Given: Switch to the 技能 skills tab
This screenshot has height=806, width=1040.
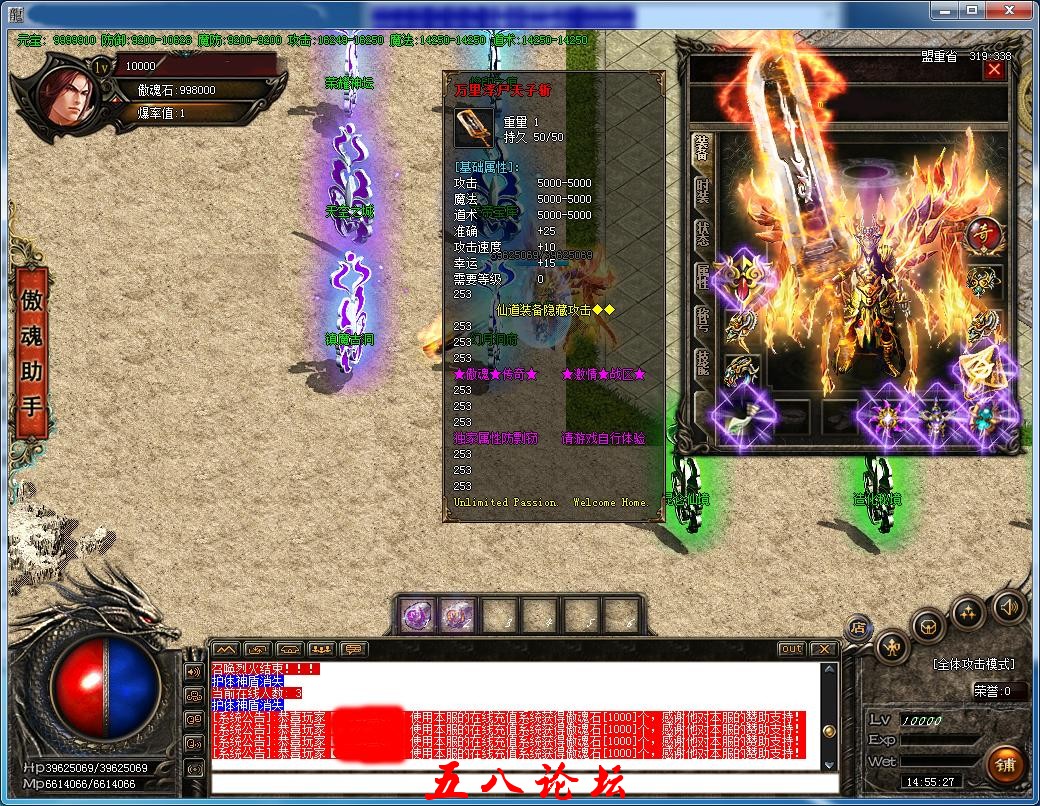Looking at the screenshot, I should [703, 361].
